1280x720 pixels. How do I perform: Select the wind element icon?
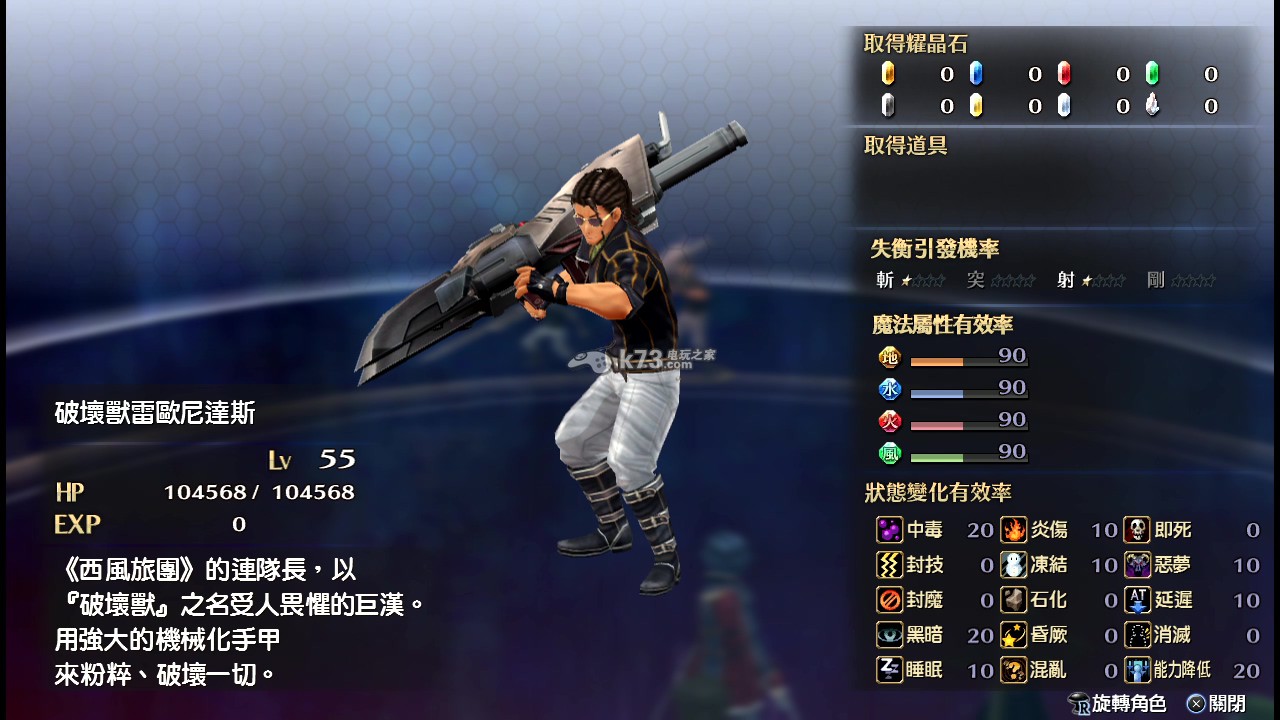point(889,453)
